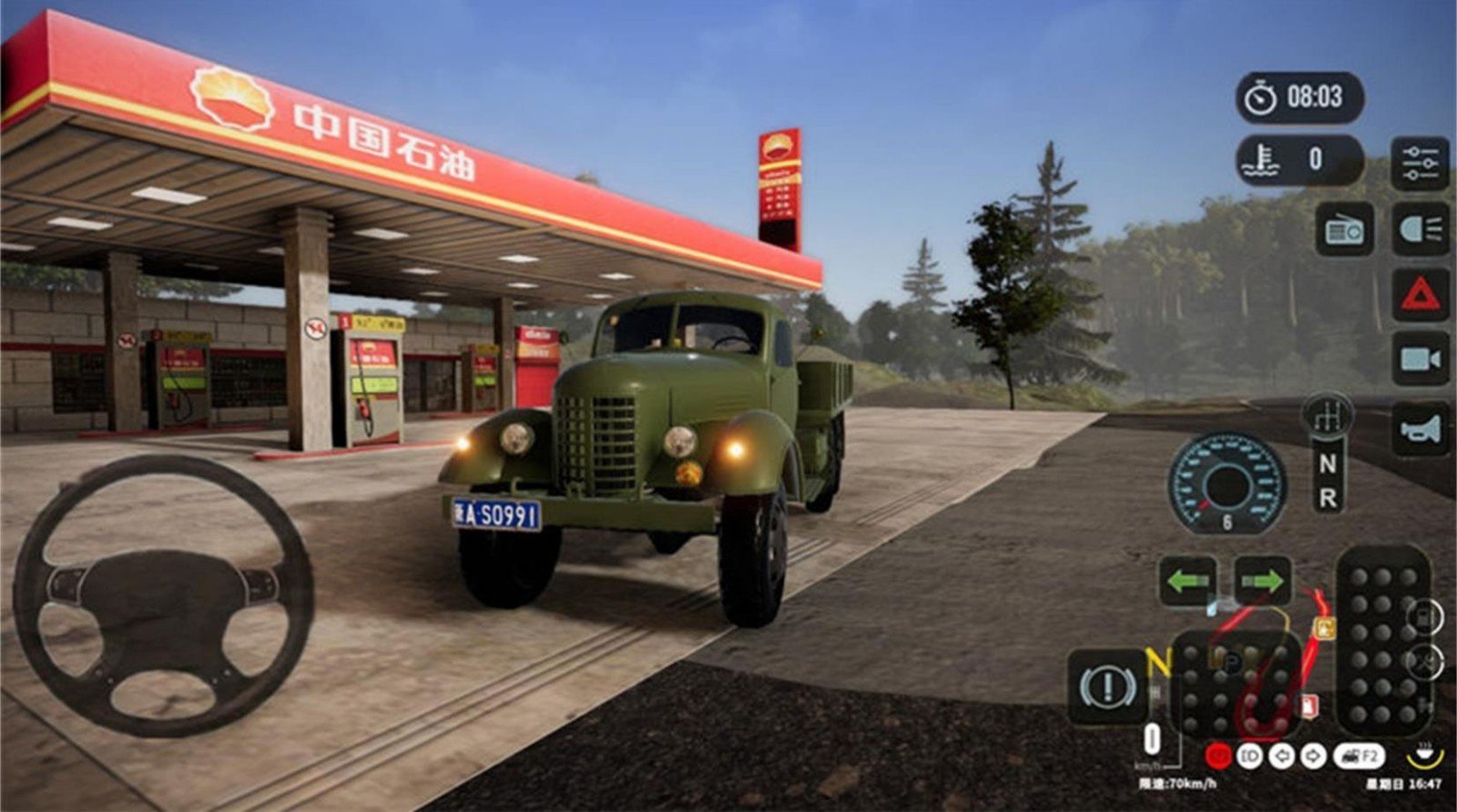Turn on the radio

pos(1344,230)
